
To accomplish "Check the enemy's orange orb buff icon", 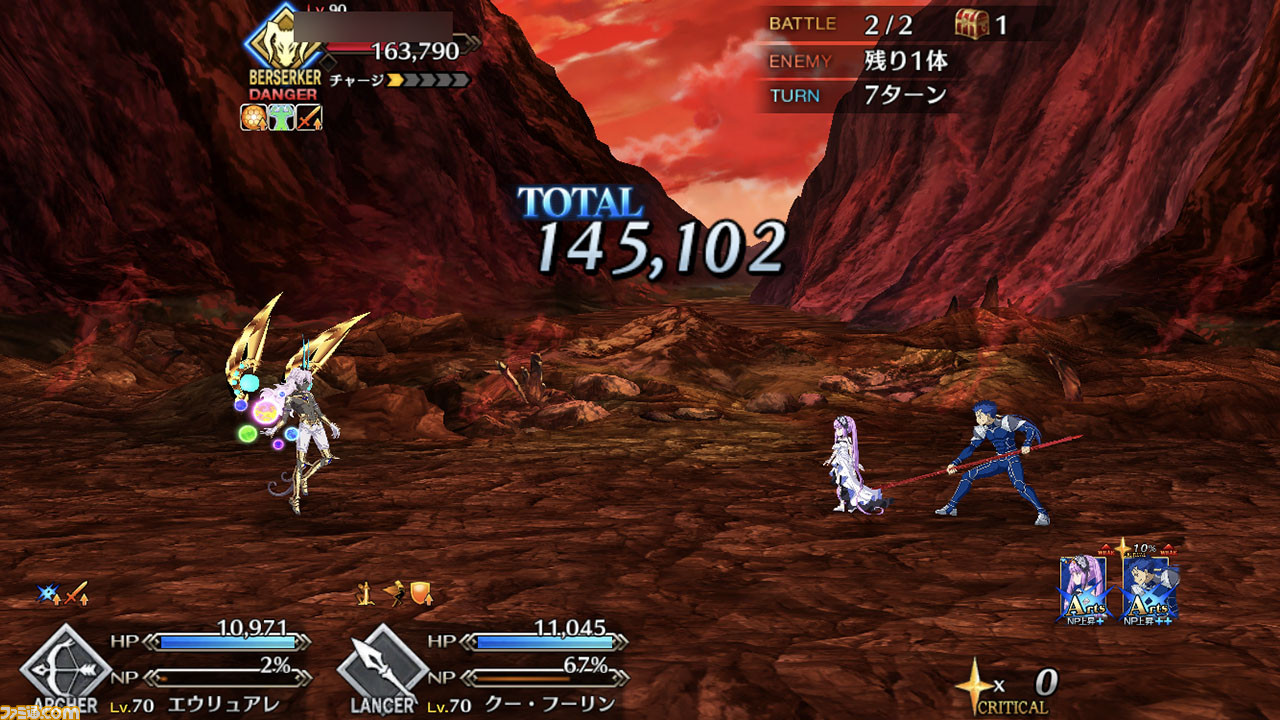I will [x=253, y=118].
